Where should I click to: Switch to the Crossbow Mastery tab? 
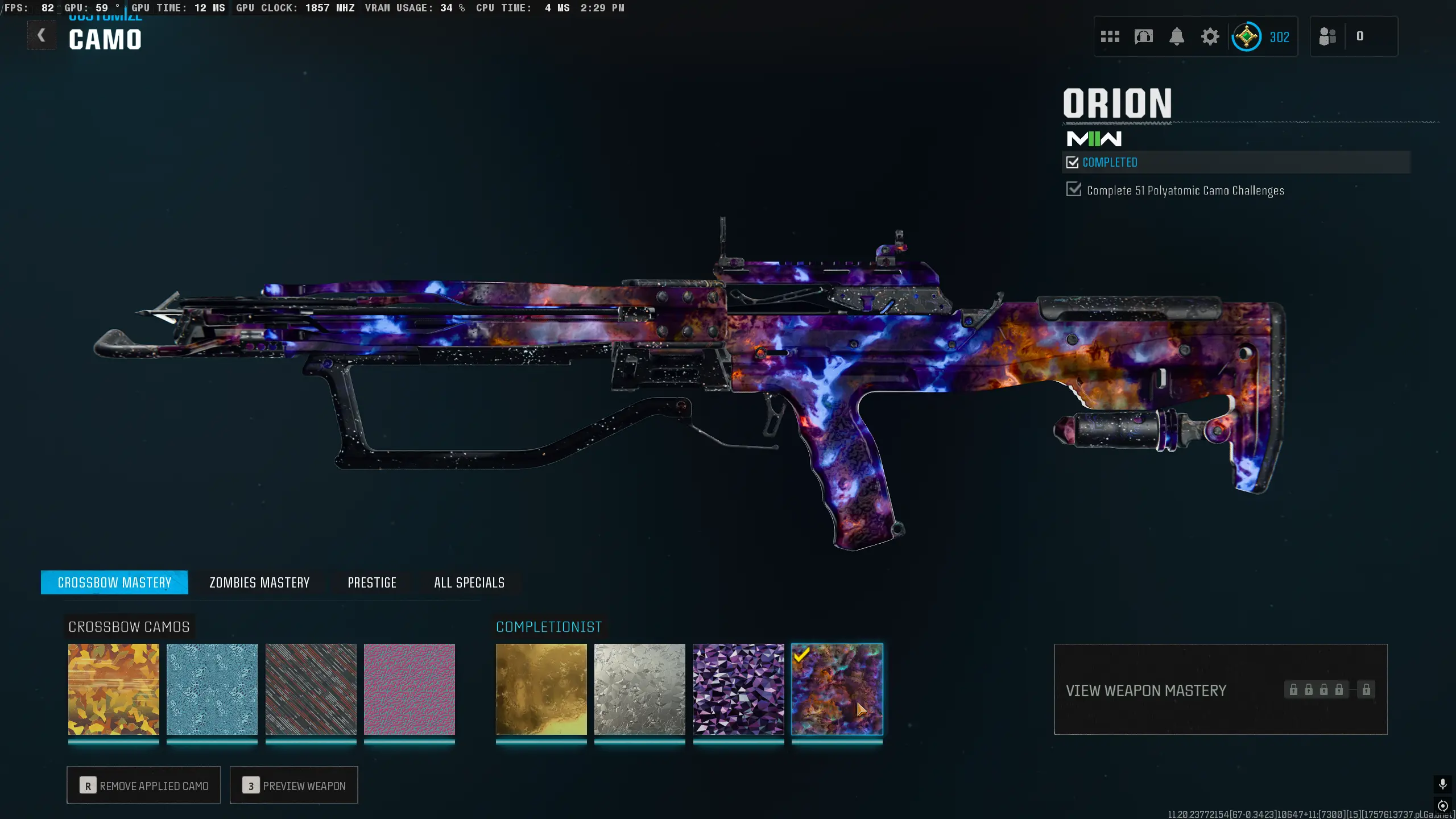click(114, 582)
